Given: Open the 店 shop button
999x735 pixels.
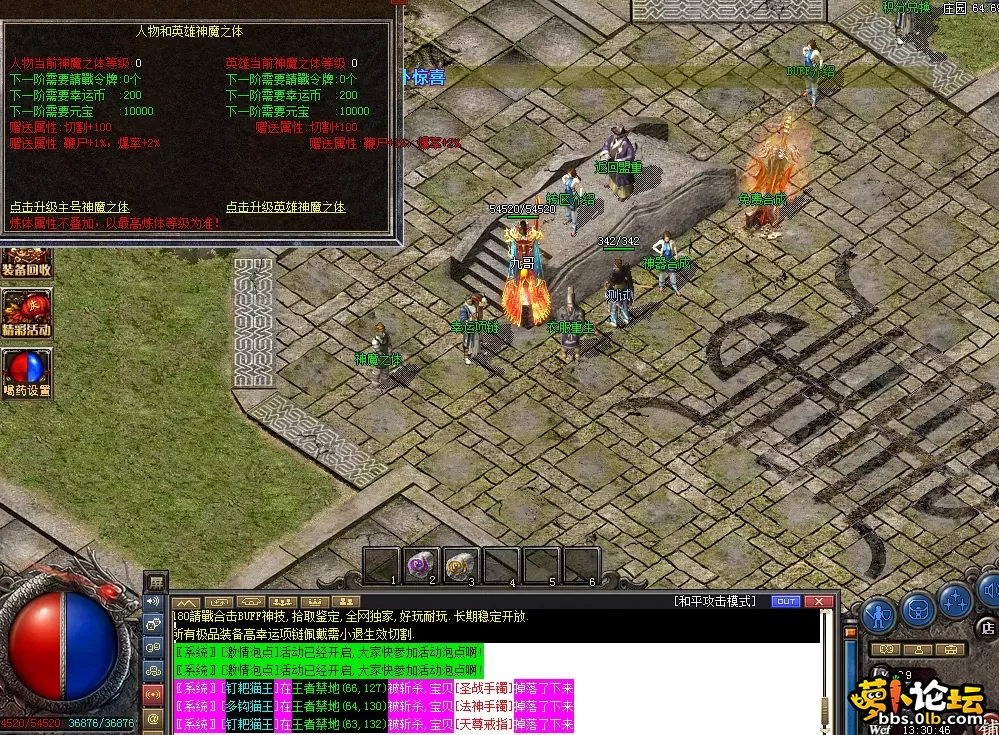Looking at the screenshot, I should pos(987,628).
